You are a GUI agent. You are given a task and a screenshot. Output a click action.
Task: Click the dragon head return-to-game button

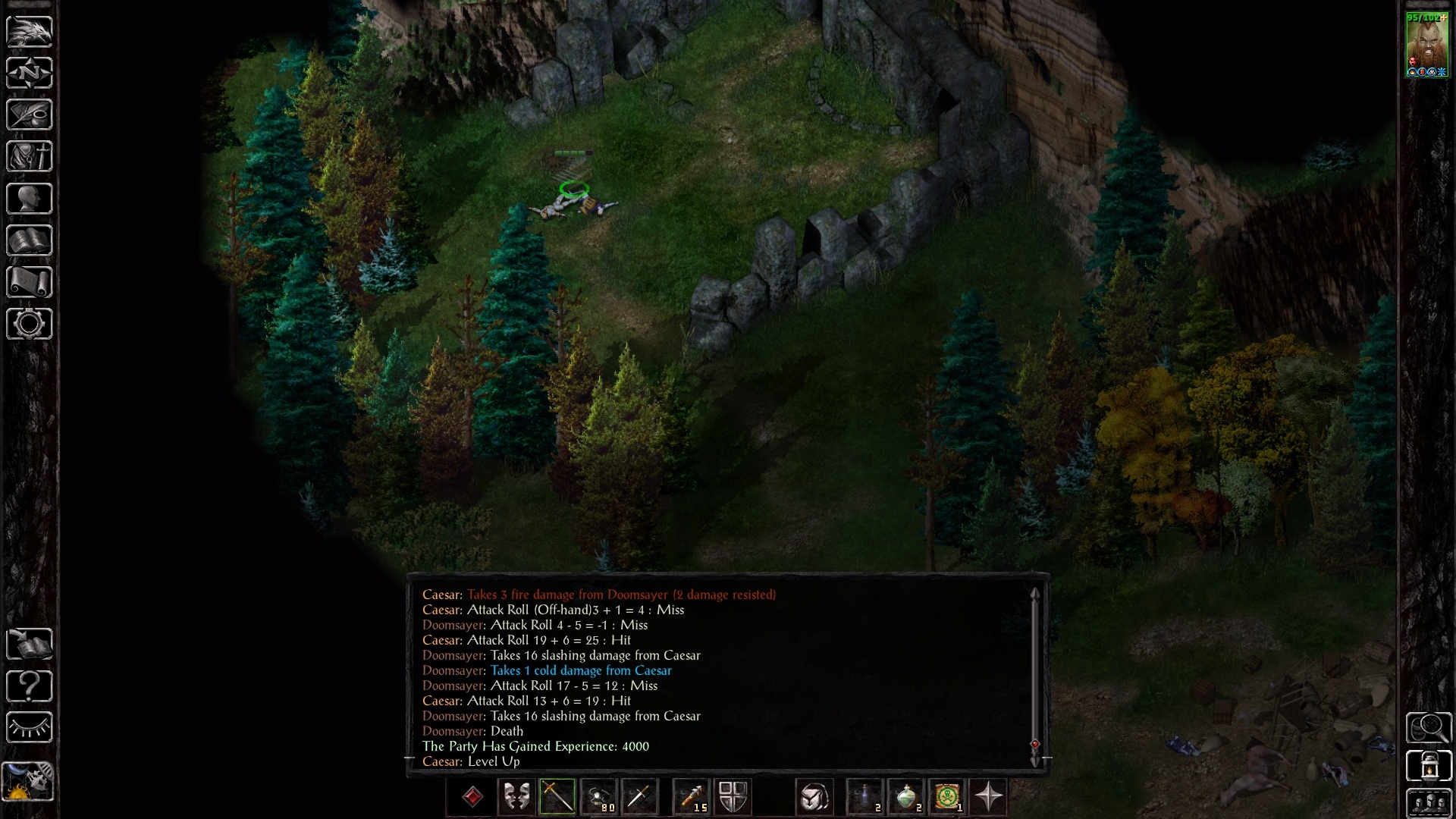(x=30, y=31)
